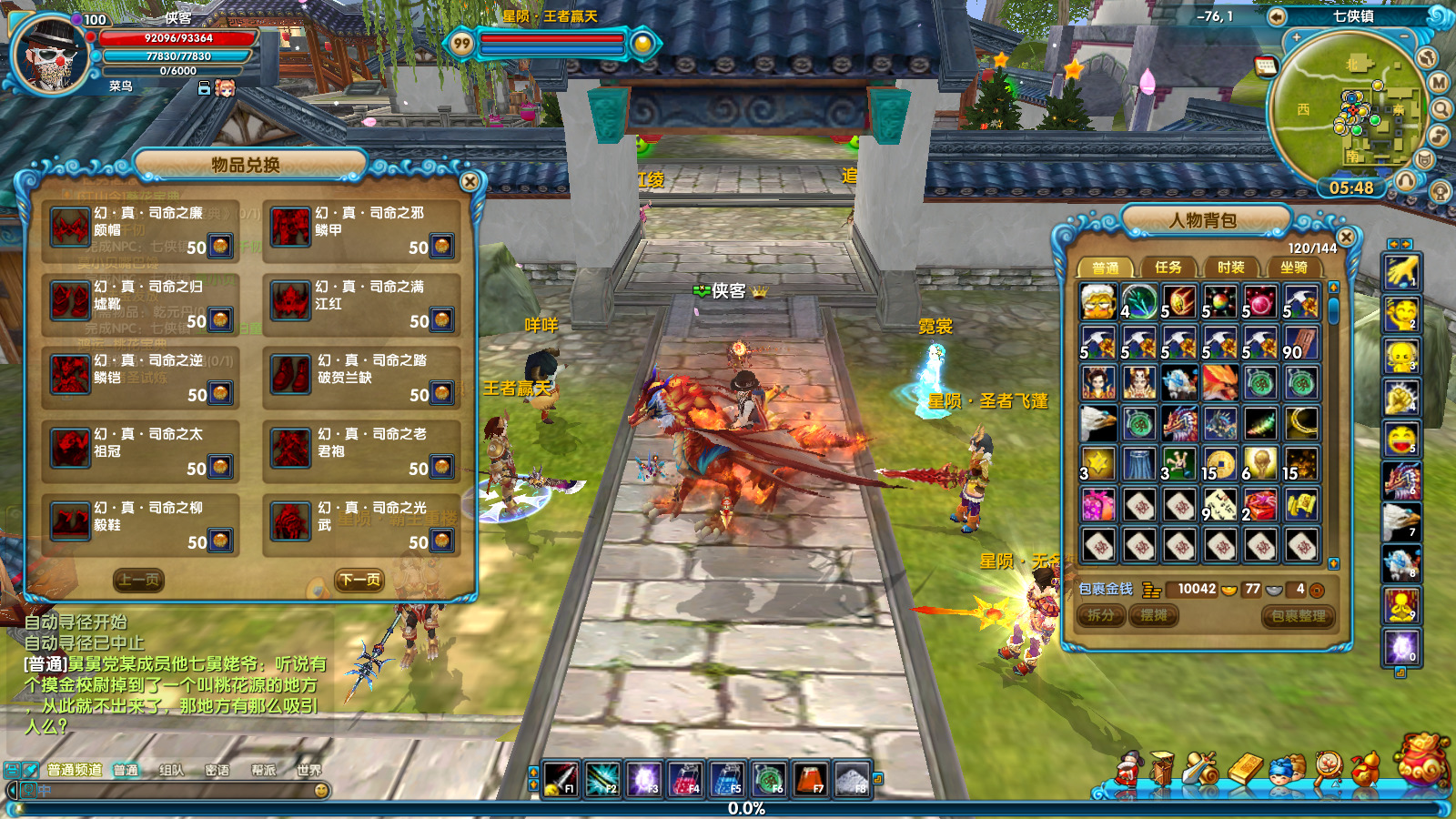The width and height of the screenshot is (1456, 819).
Task: Switch to the 任务 bag tab
Action: [1168, 268]
